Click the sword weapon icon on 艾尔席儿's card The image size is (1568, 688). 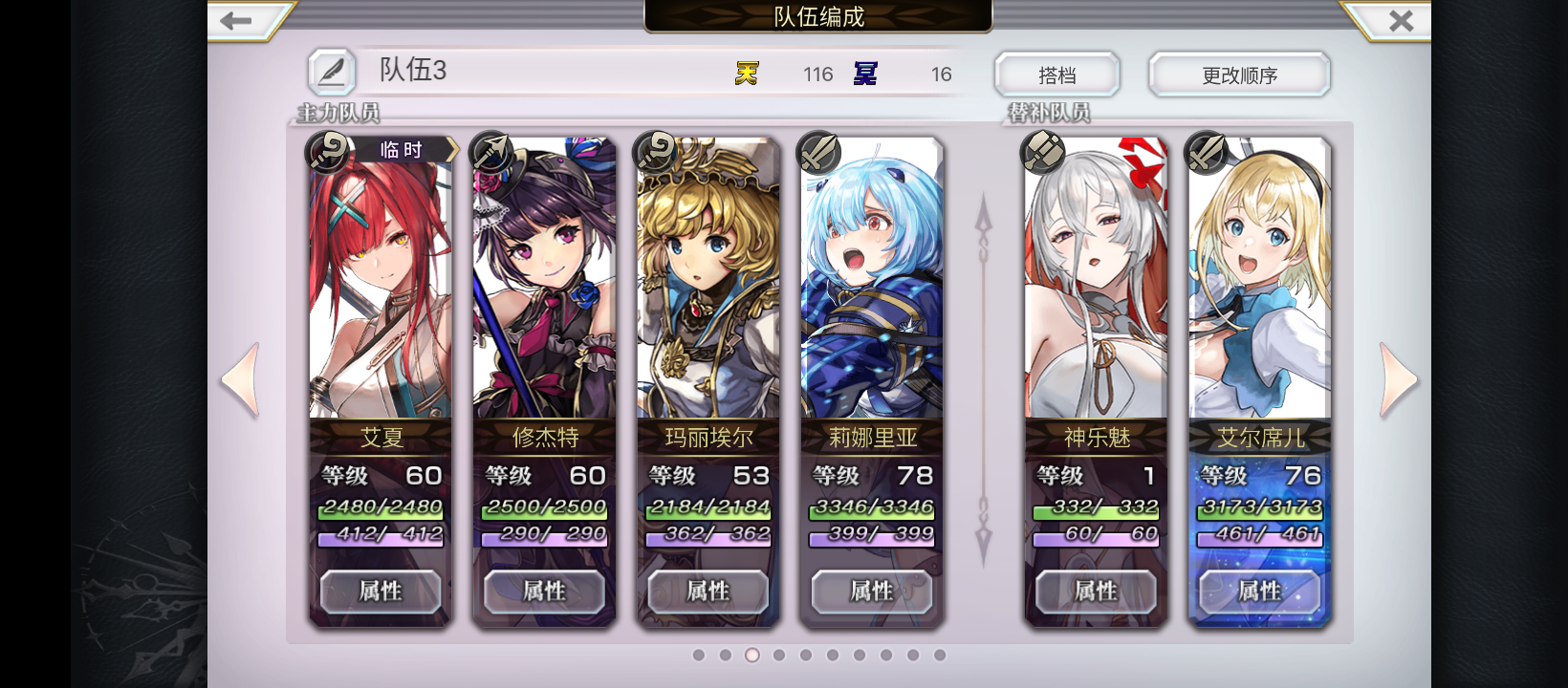tap(1208, 151)
